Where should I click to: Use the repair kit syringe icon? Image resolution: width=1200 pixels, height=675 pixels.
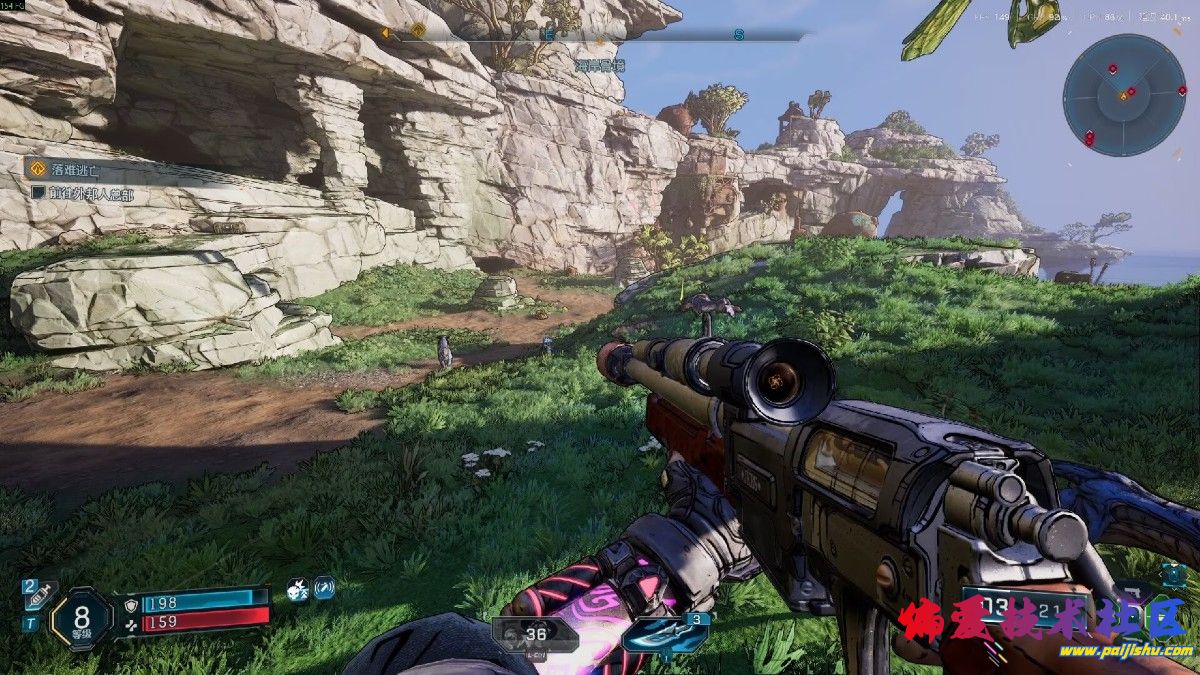coord(40,595)
